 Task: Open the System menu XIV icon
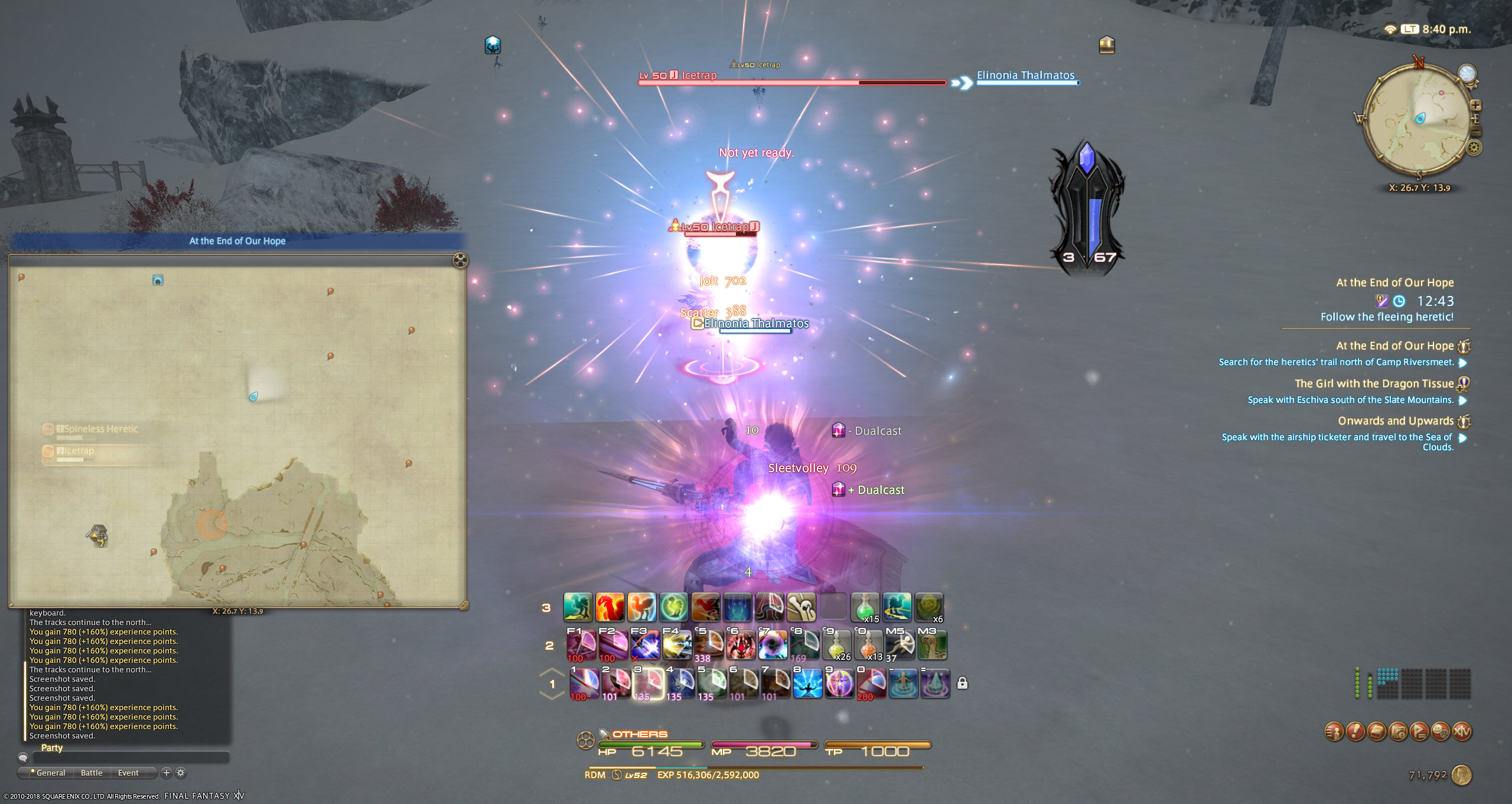tap(1462, 731)
